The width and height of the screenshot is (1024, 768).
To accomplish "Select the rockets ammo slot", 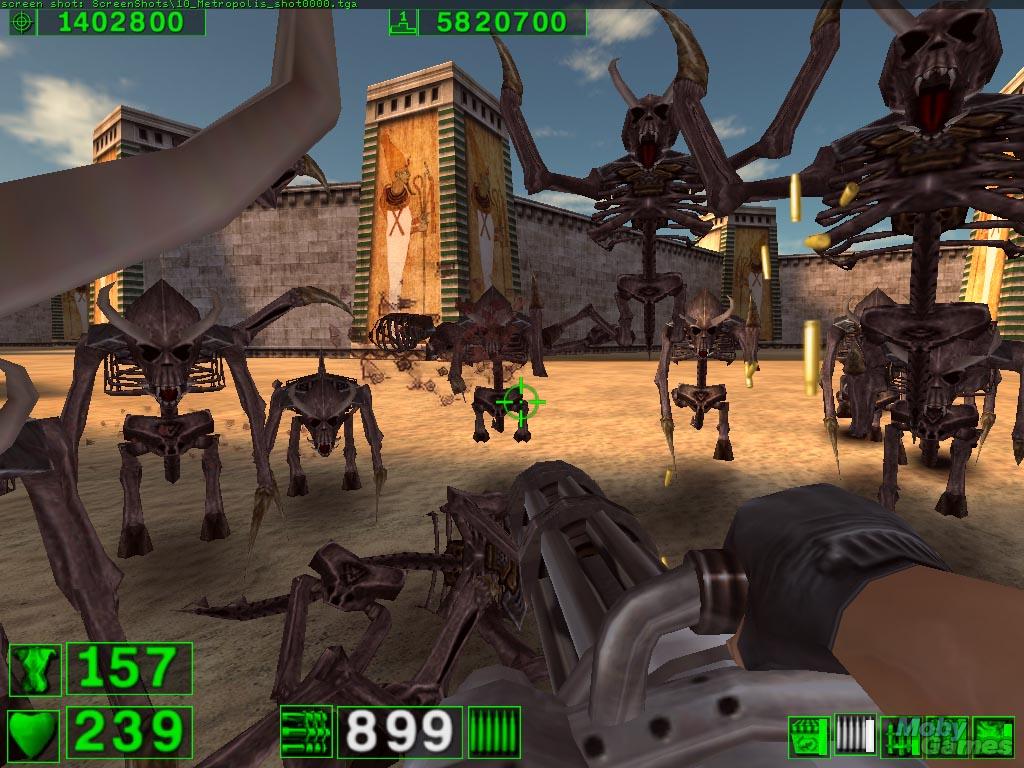I will click(x=899, y=737).
